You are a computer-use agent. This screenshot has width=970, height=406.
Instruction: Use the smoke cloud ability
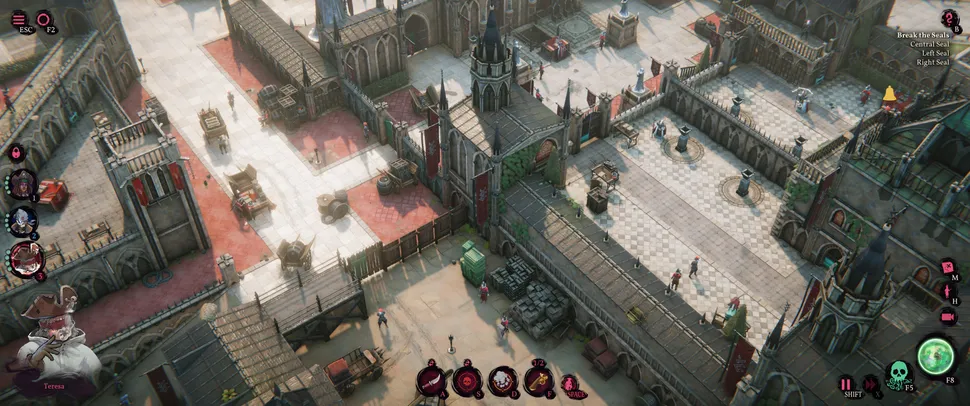(x=503, y=380)
